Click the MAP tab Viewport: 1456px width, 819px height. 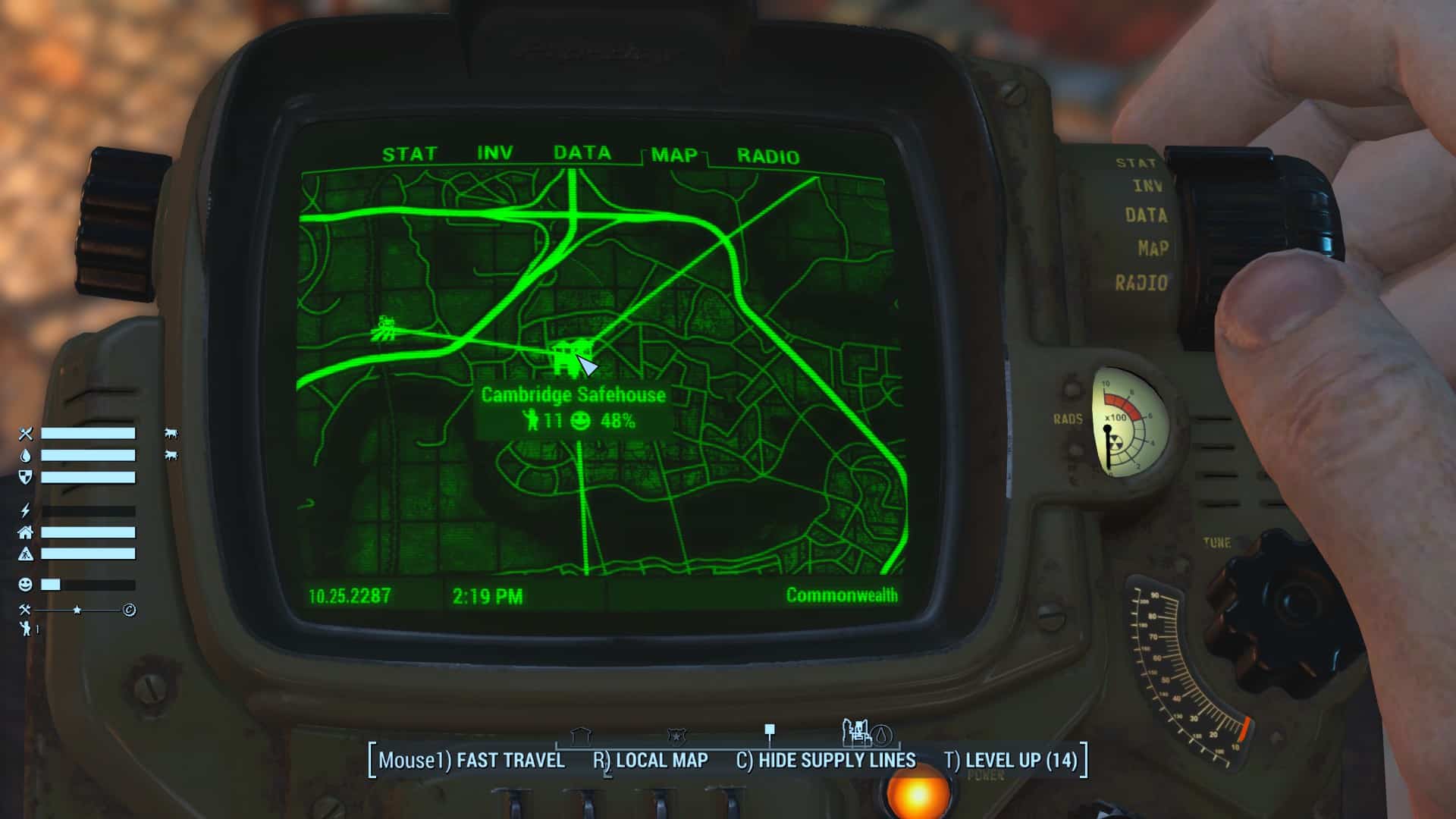point(674,155)
